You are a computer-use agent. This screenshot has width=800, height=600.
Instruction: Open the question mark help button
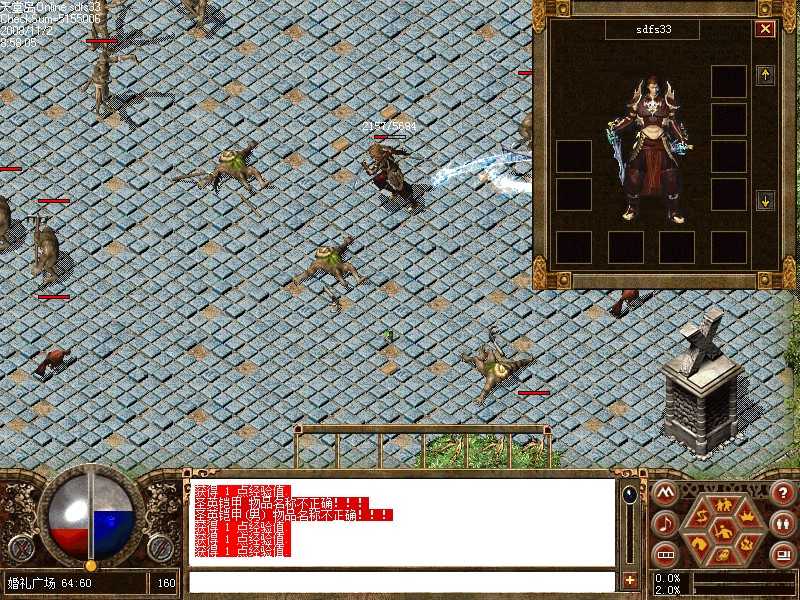click(782, 493)
